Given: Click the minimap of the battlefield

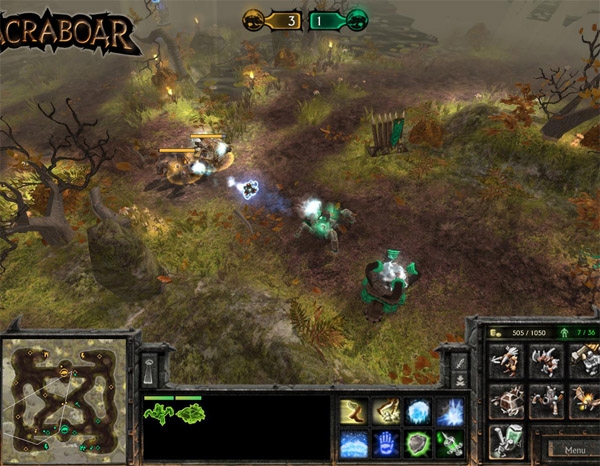Looking at the screenshot, I should (64, 397).
